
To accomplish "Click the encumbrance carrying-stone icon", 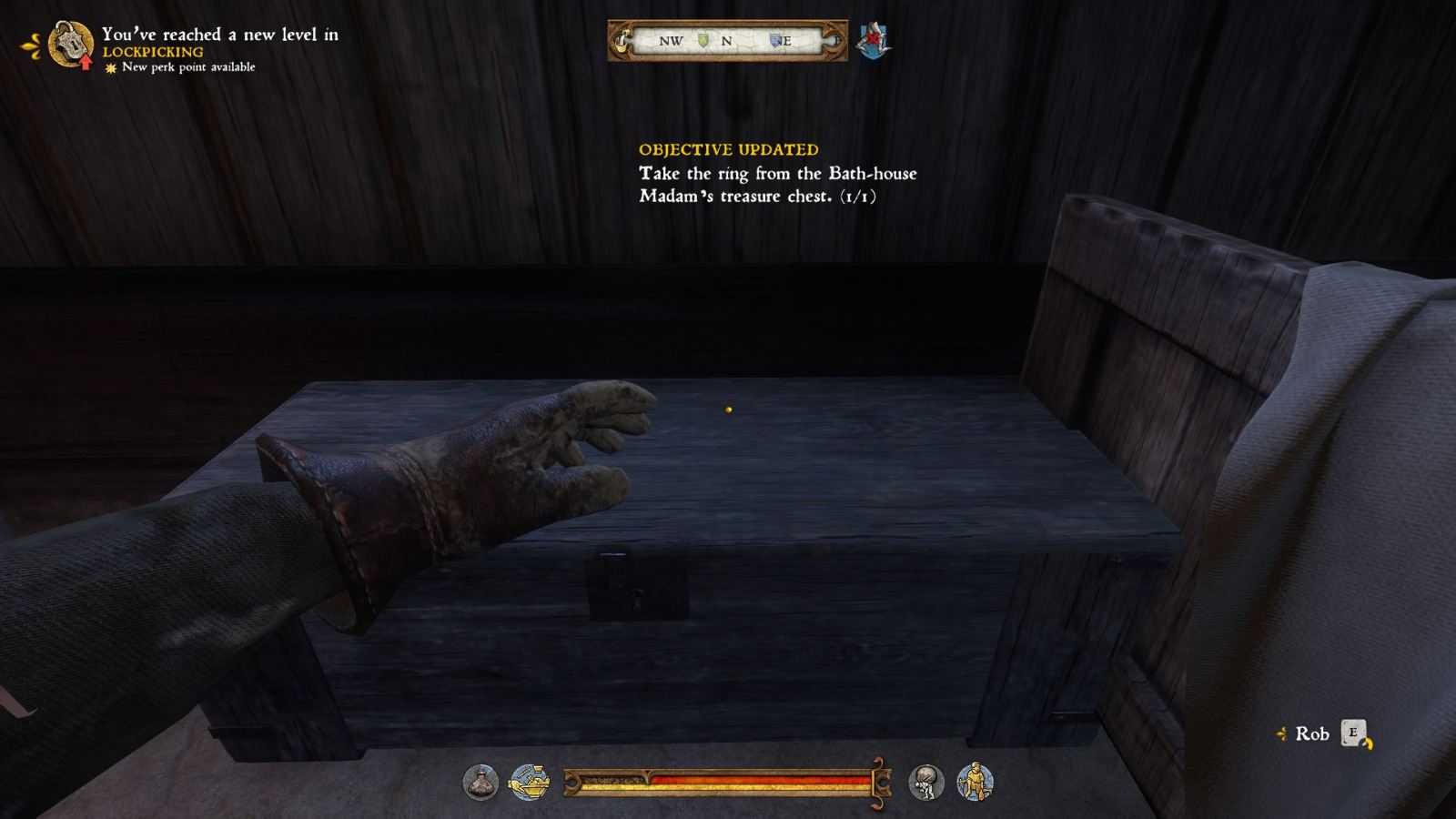I will (x=925, y=783).
